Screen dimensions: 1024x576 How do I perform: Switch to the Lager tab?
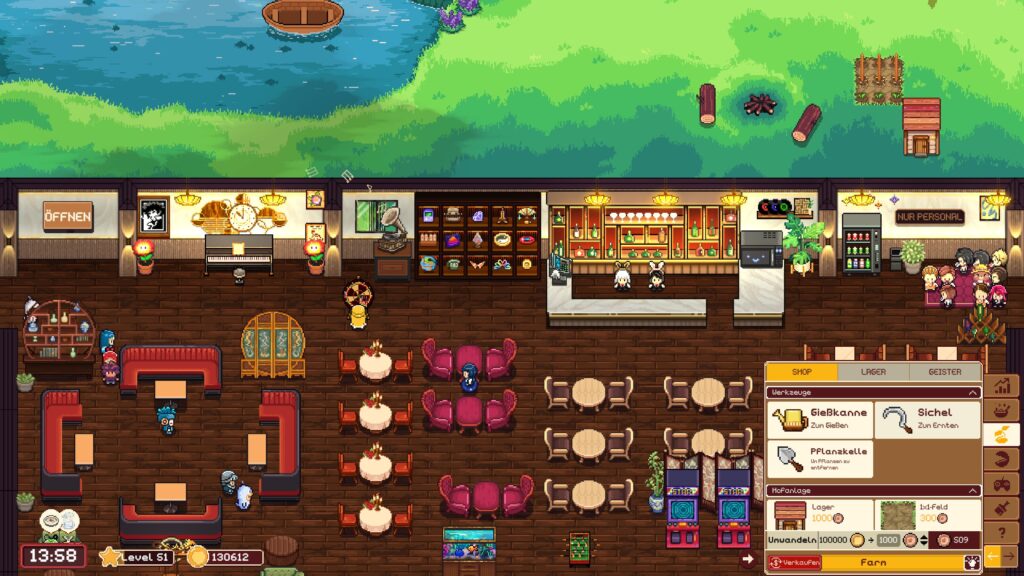point(874,372)
